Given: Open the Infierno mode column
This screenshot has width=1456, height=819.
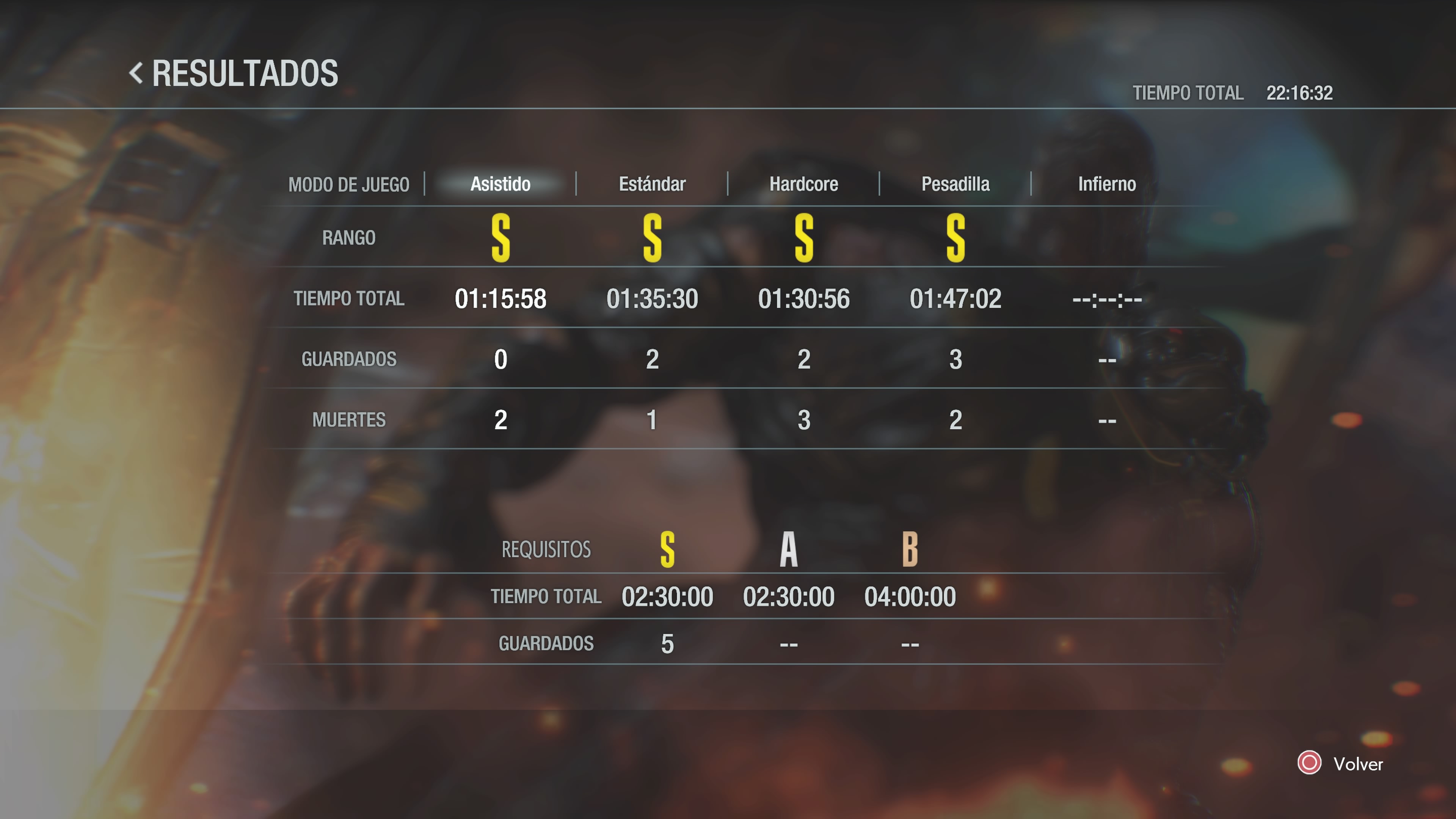Looking at the screenshot, I should [x=1107, y=184].
